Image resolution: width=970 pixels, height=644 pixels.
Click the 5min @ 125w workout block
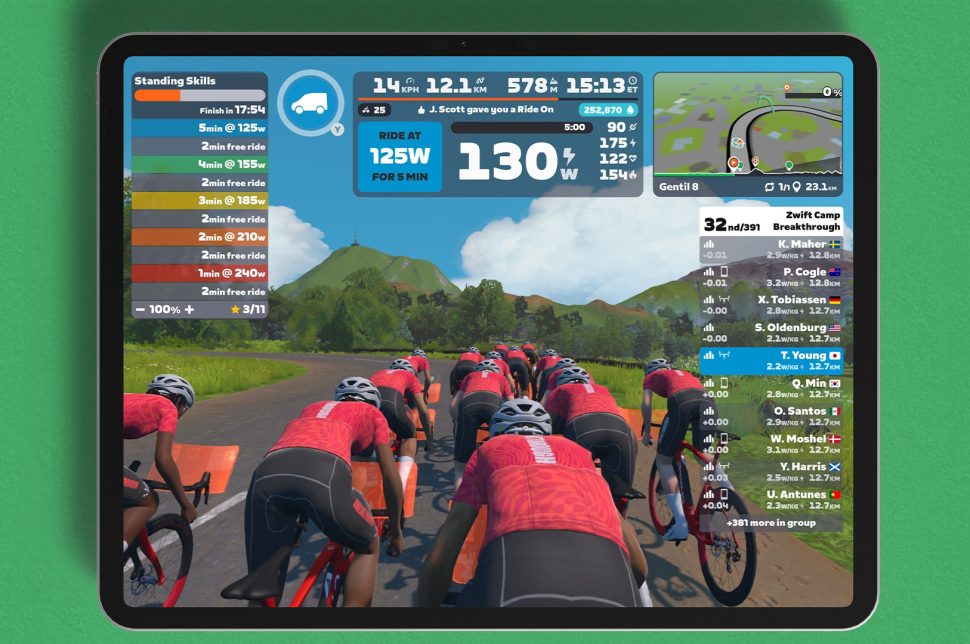point(200,128)
